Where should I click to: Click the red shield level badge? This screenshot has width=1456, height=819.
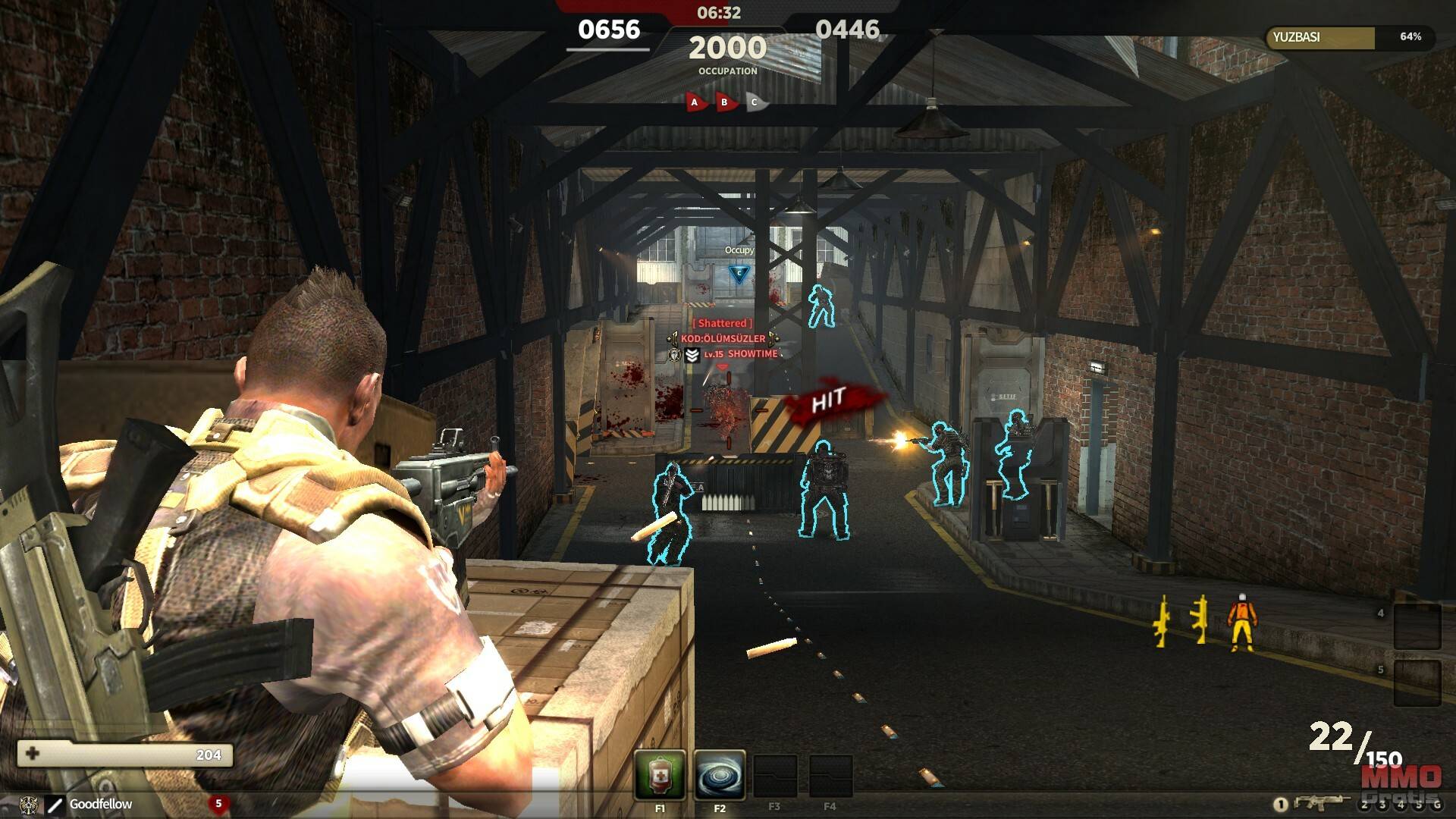pyautogui.click(x=218, y=804)
